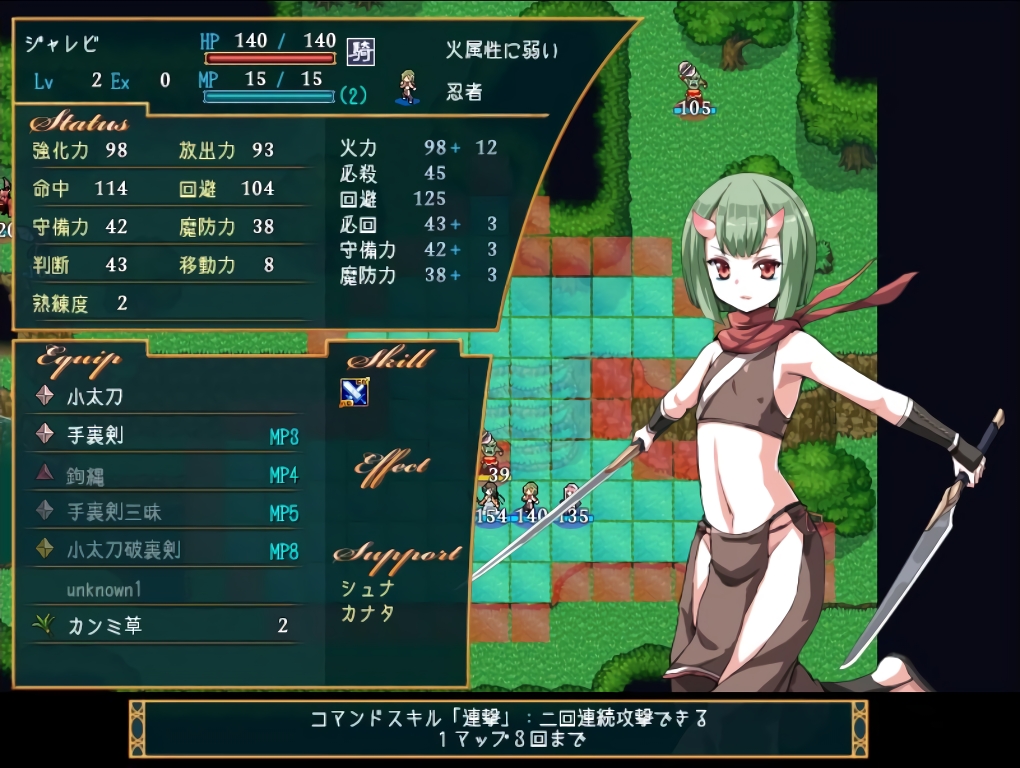Viewport: 1020px width, 768px height.
Task: Select support character シュナ
Action: coord(368,589)
